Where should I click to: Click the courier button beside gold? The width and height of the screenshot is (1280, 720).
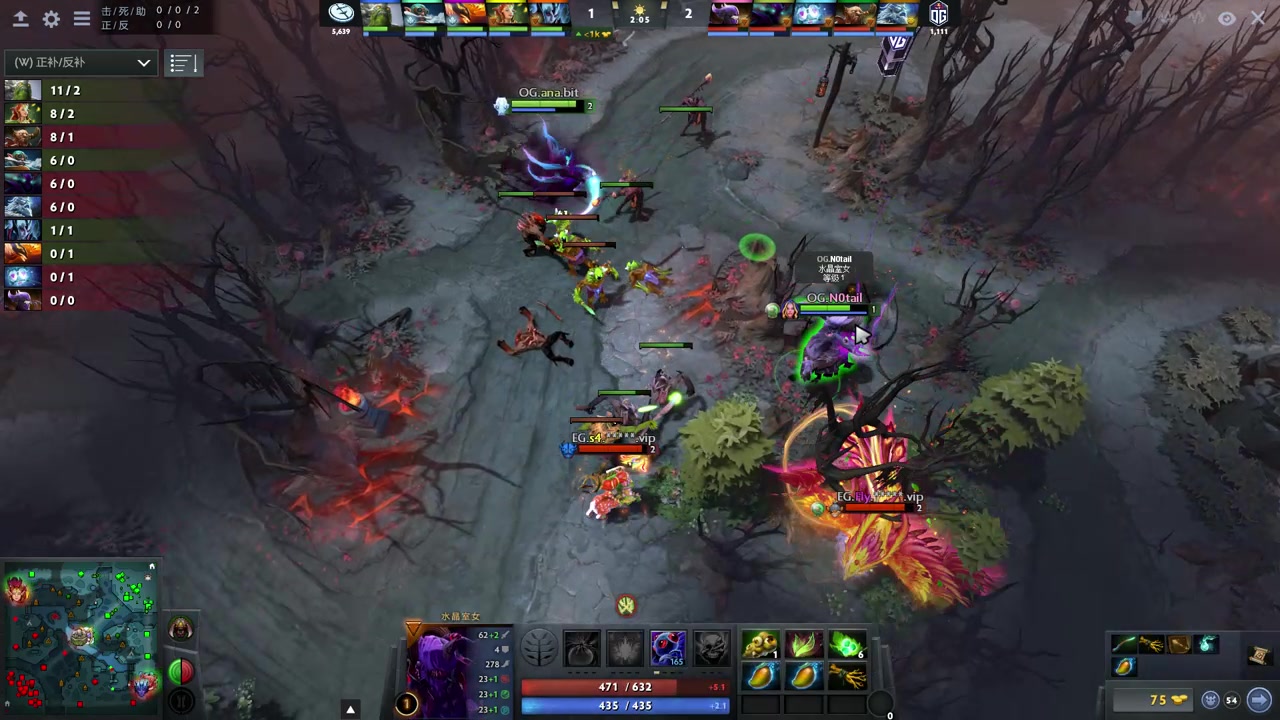click(1211, 700)
